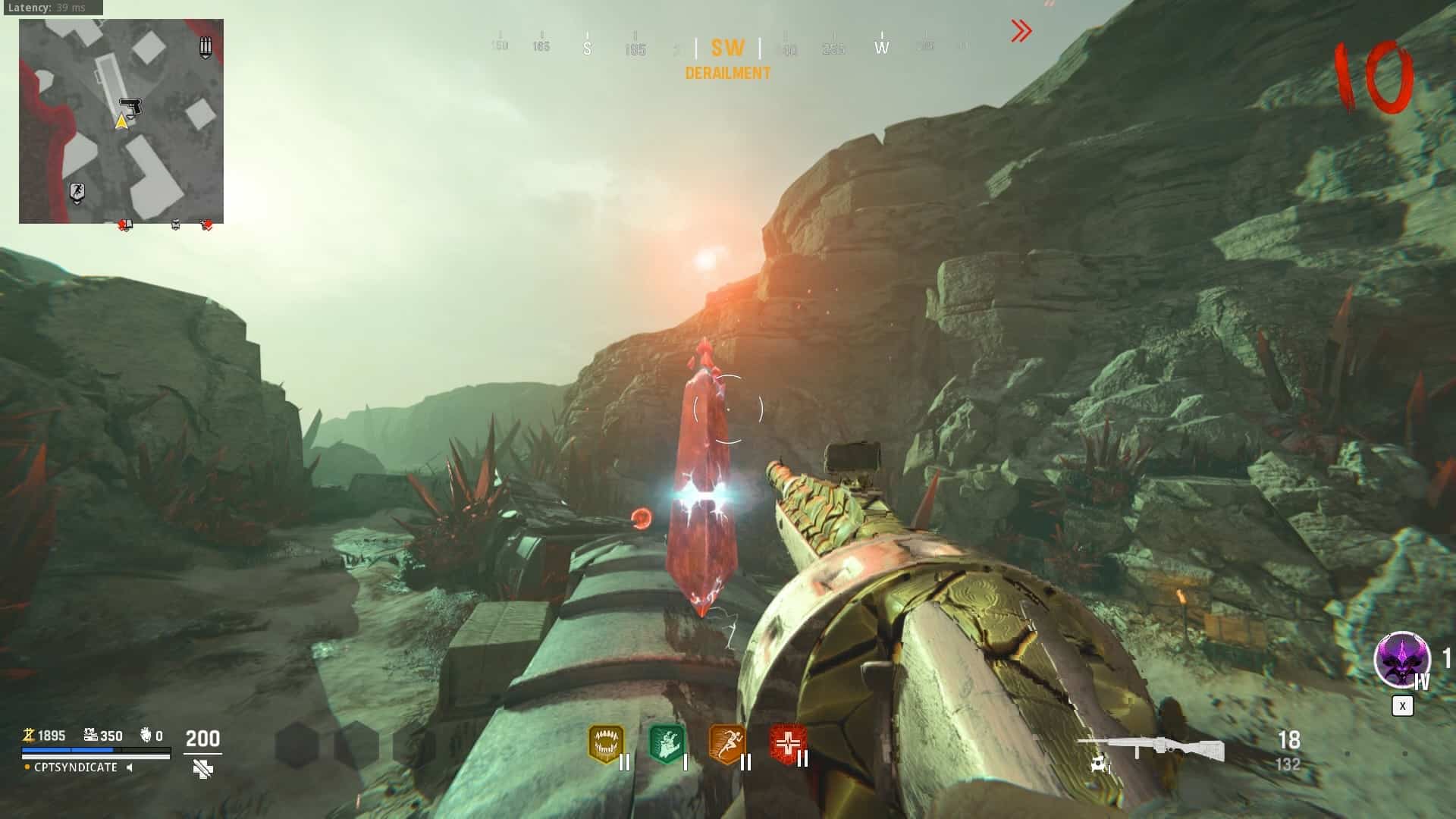Select the pistol wall-buy marker on minimap

[x=131, y=106]
